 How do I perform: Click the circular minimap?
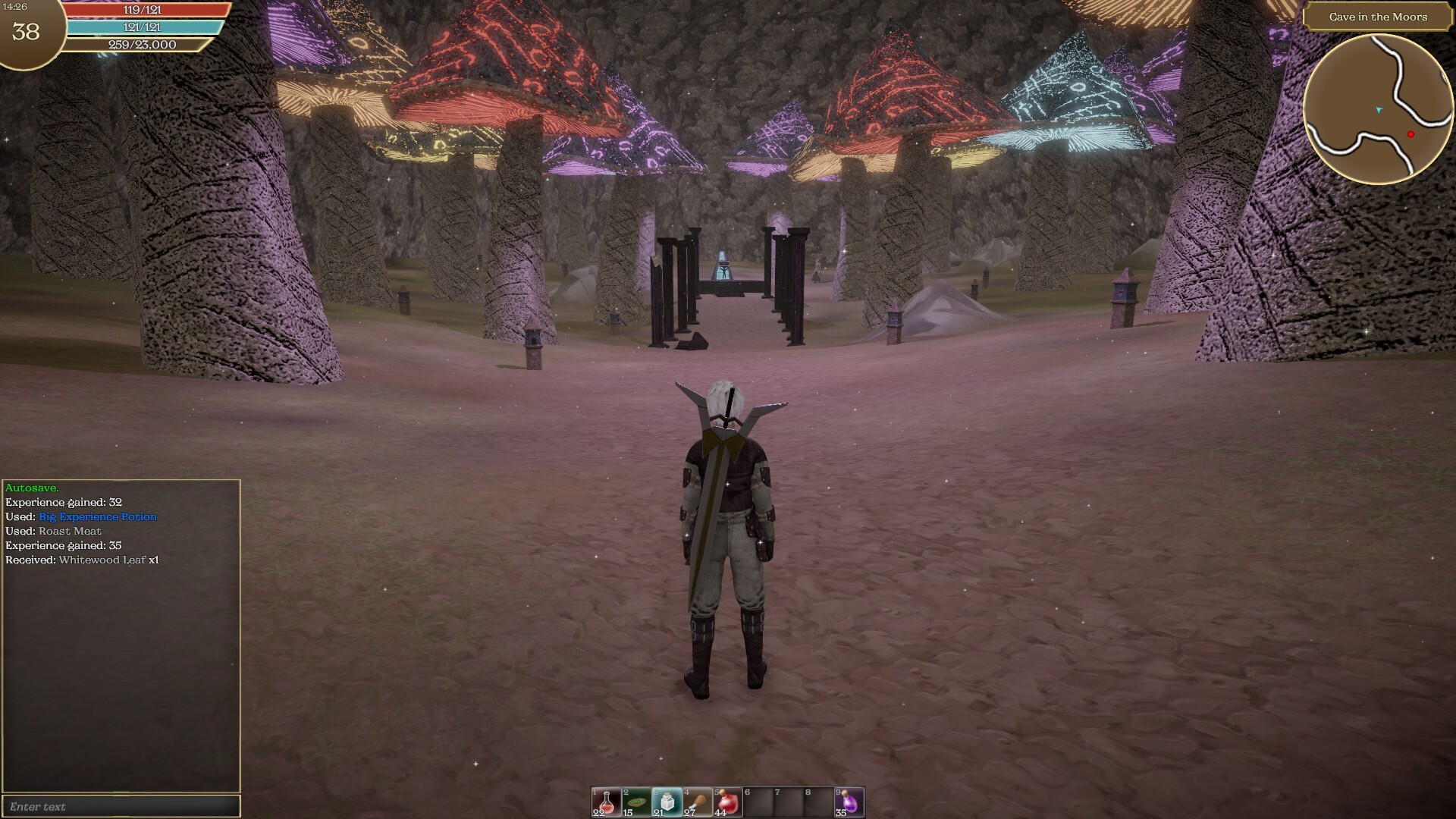(x=1378, y=109)
